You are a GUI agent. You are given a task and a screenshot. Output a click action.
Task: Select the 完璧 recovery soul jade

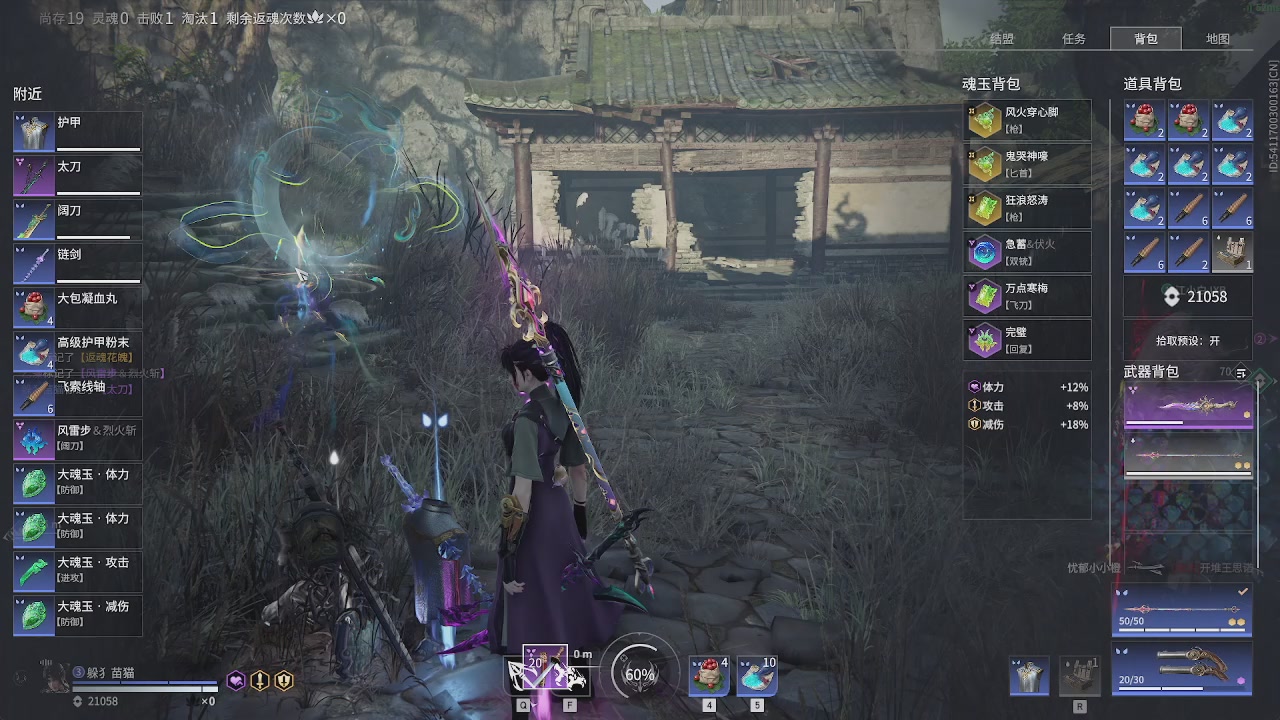(x=1027, y=340)
